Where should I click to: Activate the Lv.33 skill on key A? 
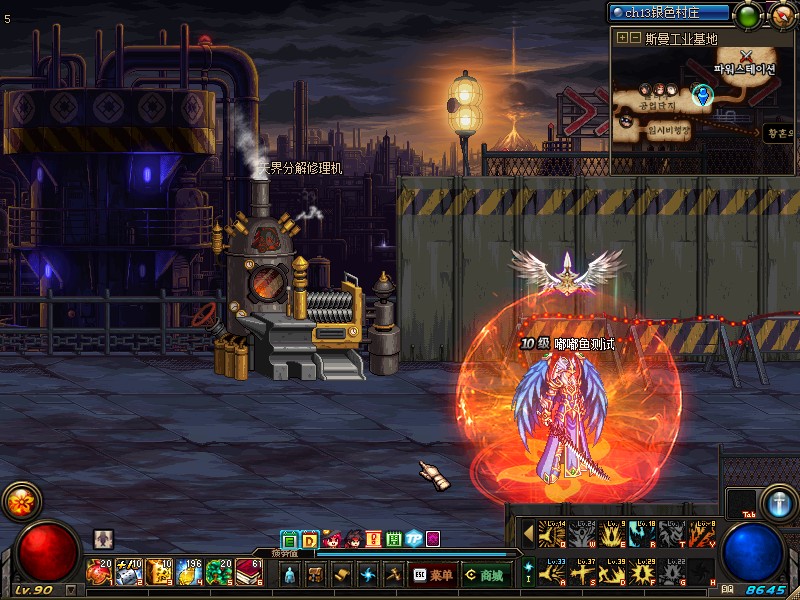553,572
